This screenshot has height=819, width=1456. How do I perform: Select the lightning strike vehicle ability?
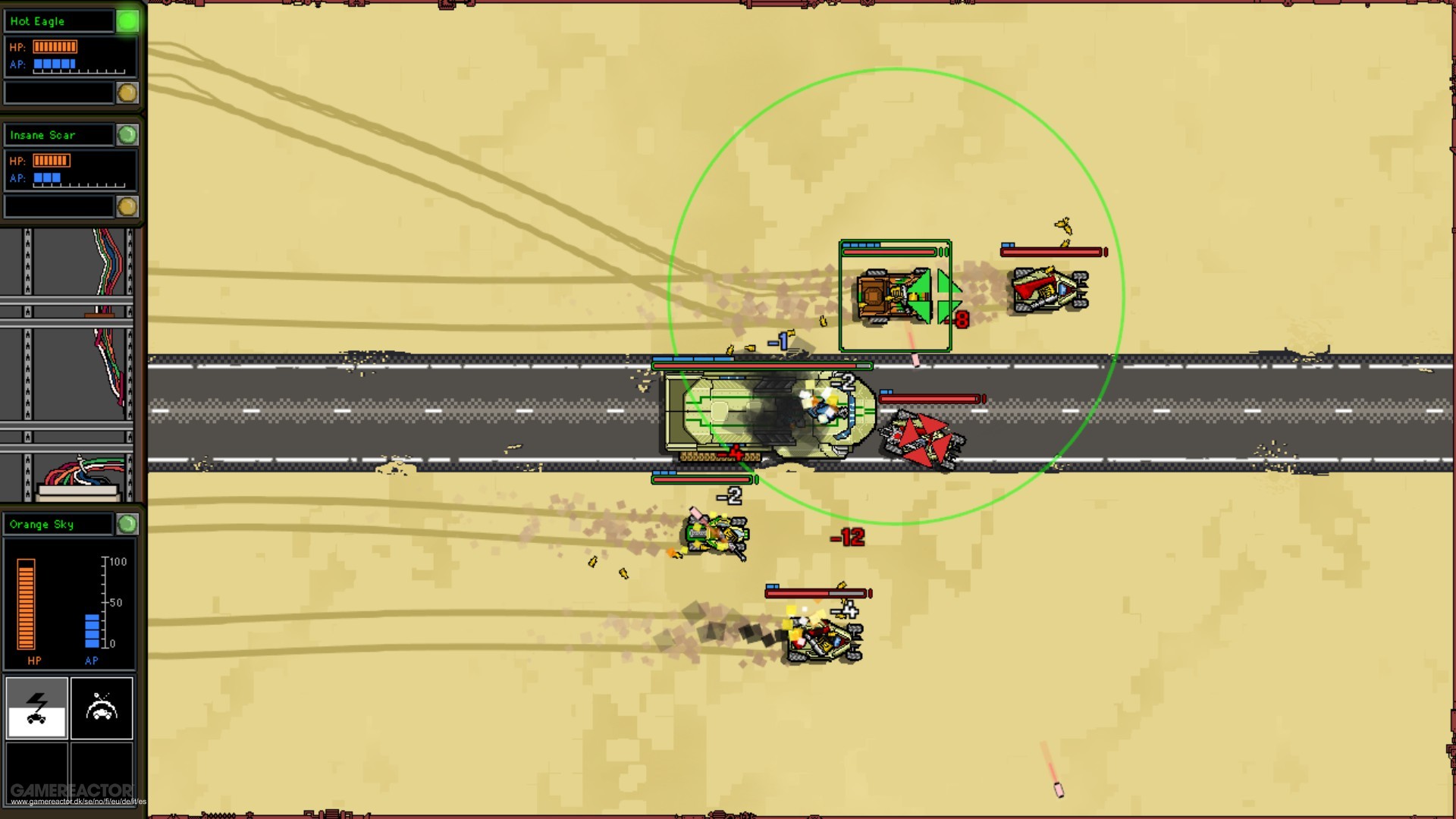[36, 708]
